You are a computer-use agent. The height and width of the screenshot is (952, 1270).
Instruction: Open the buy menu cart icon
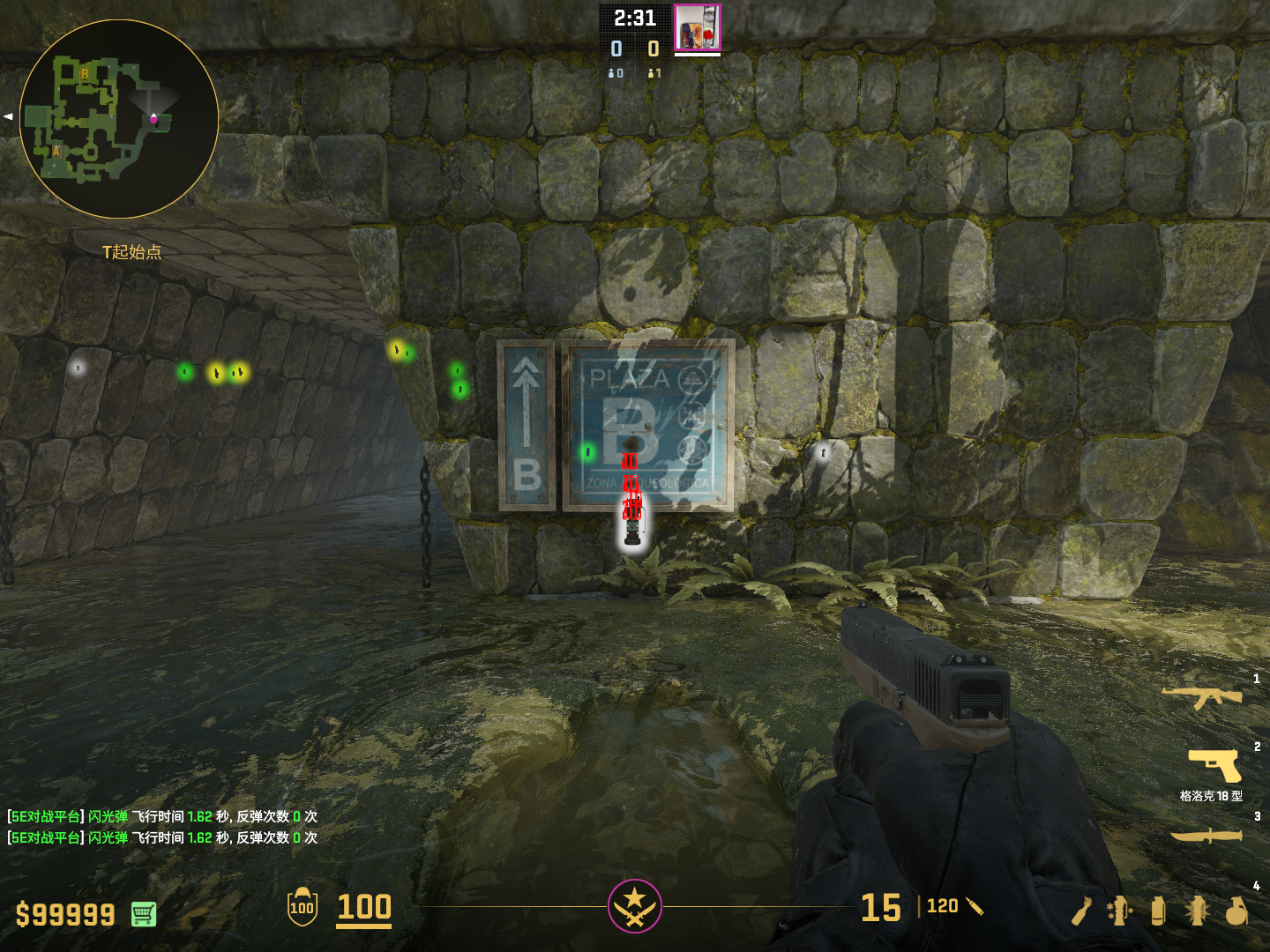coord(144,914)
